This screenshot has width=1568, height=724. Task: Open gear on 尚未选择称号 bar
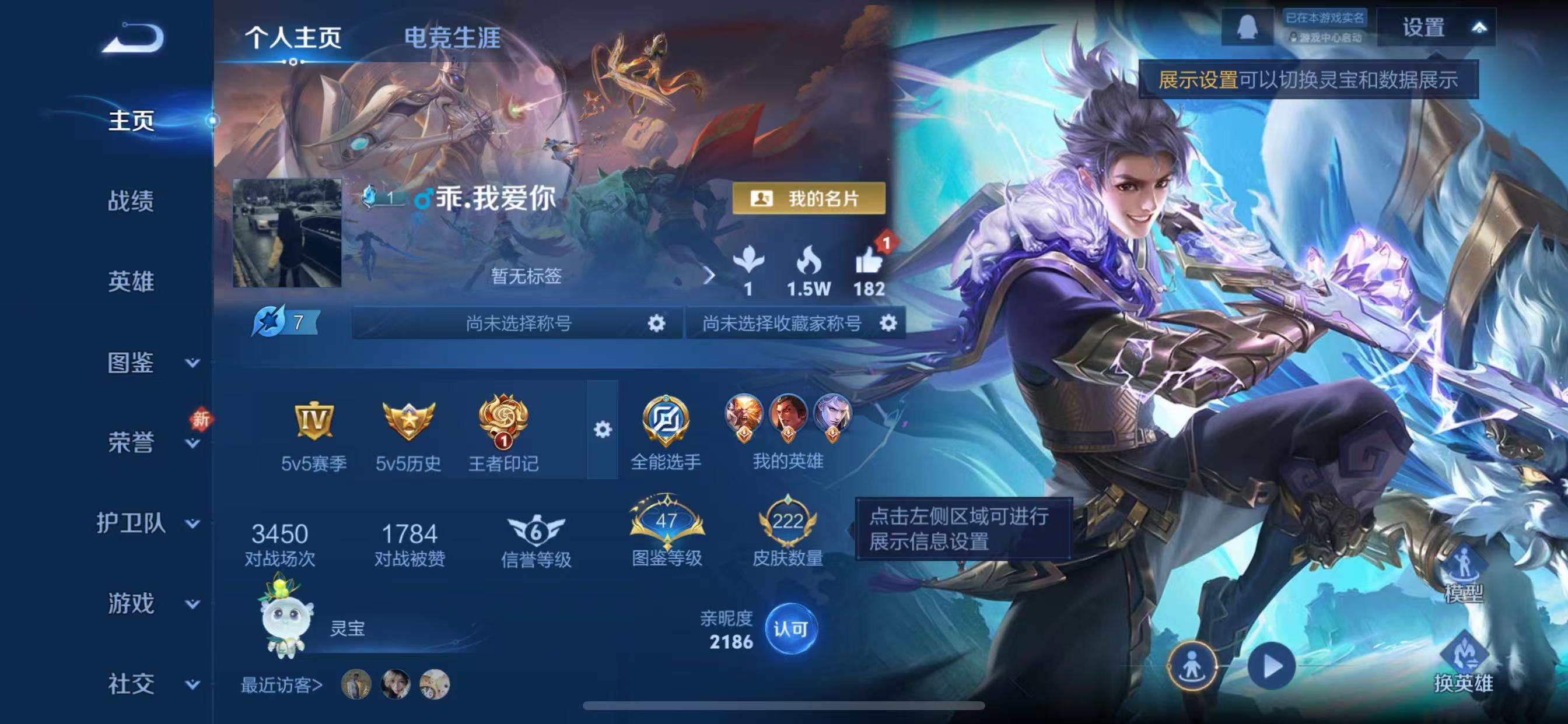pyautogui.click(x=656, y=324)
